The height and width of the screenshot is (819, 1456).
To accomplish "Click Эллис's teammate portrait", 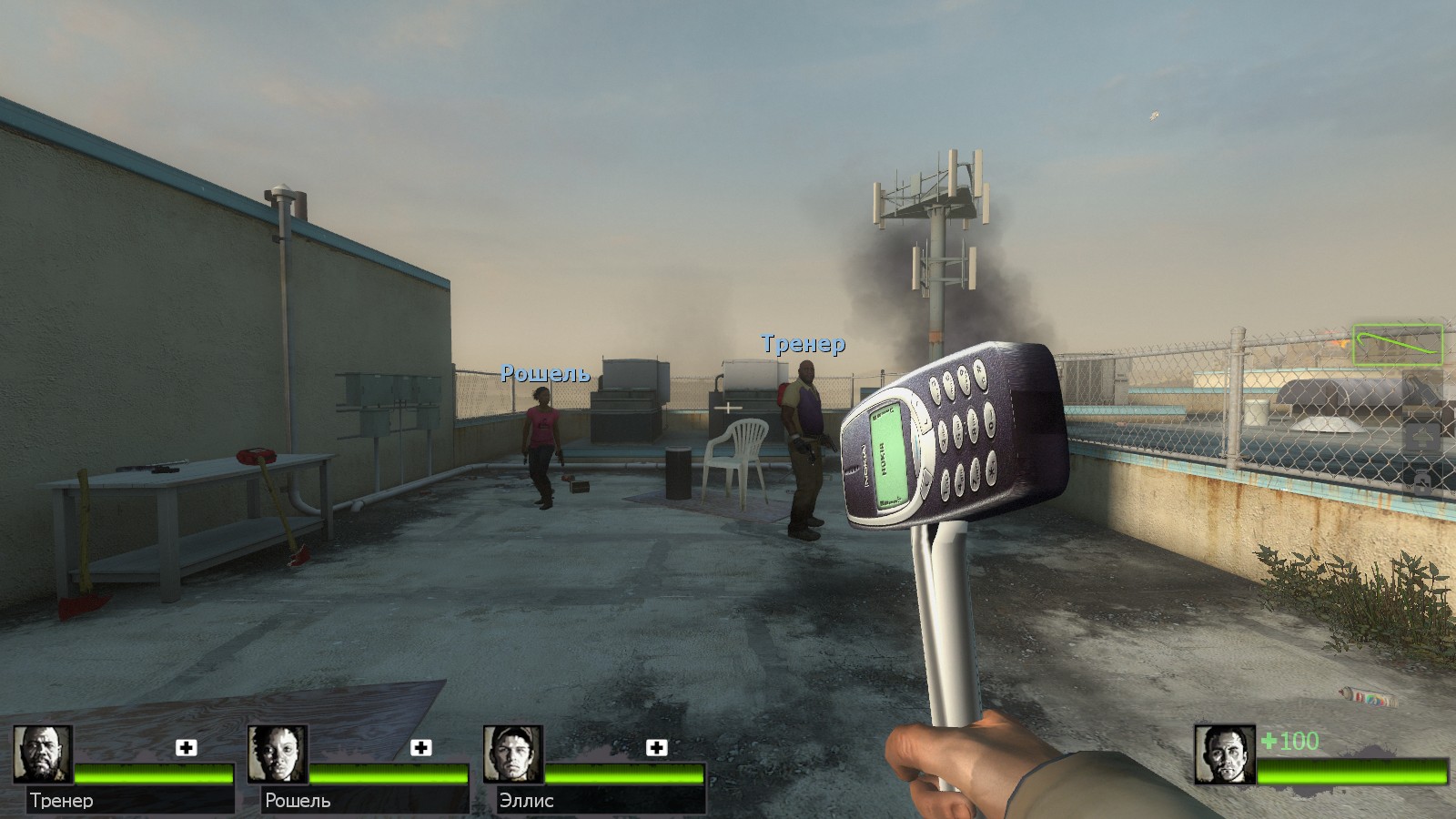I will coord(513,754).
